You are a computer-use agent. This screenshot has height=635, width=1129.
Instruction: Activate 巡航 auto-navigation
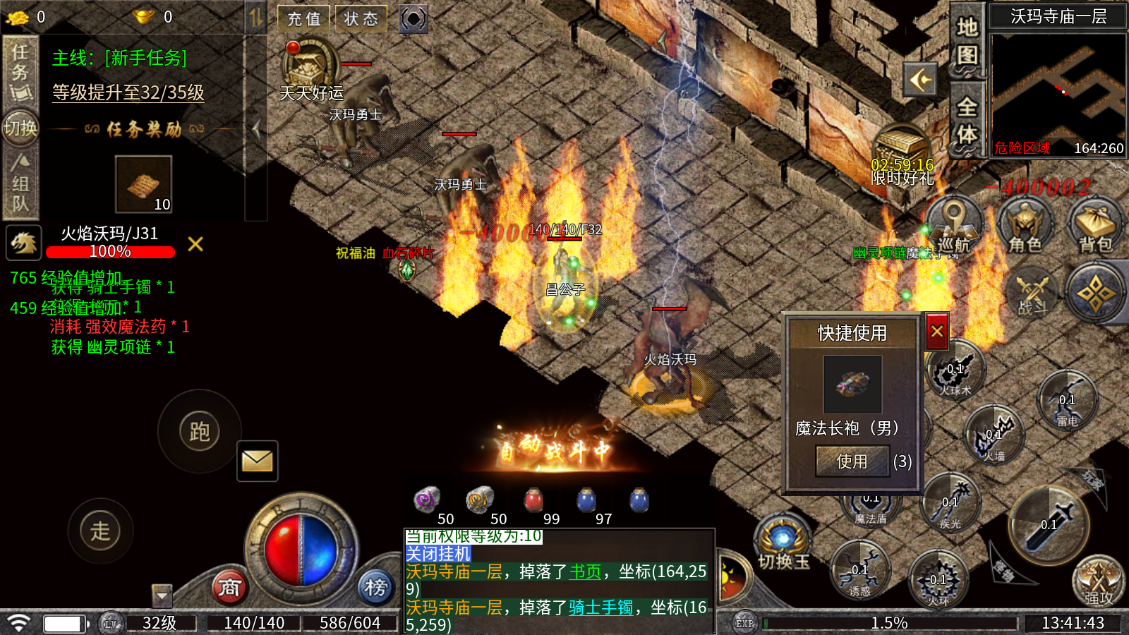[953, 224]
